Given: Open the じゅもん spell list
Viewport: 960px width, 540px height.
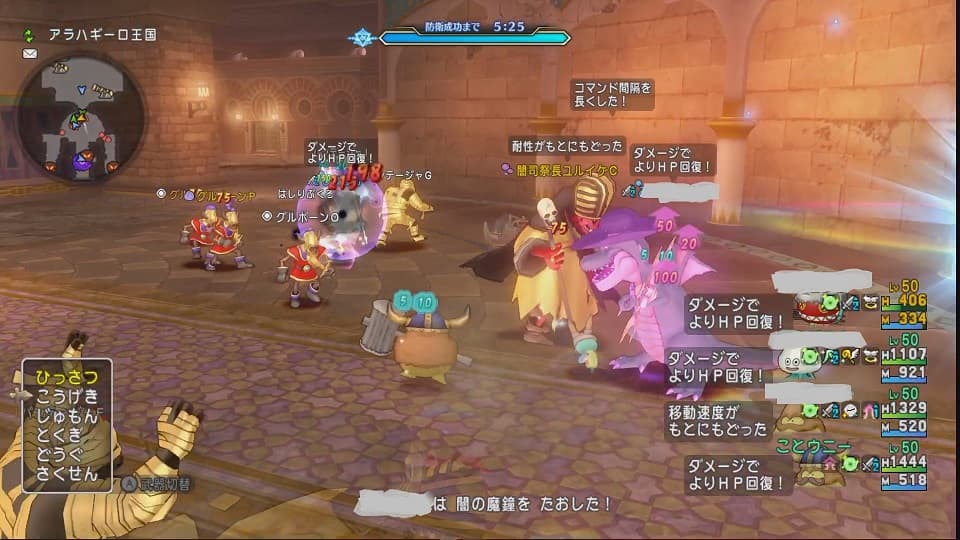Looking at the screenshot, I should pyautogui.click(x=67, y=415).
